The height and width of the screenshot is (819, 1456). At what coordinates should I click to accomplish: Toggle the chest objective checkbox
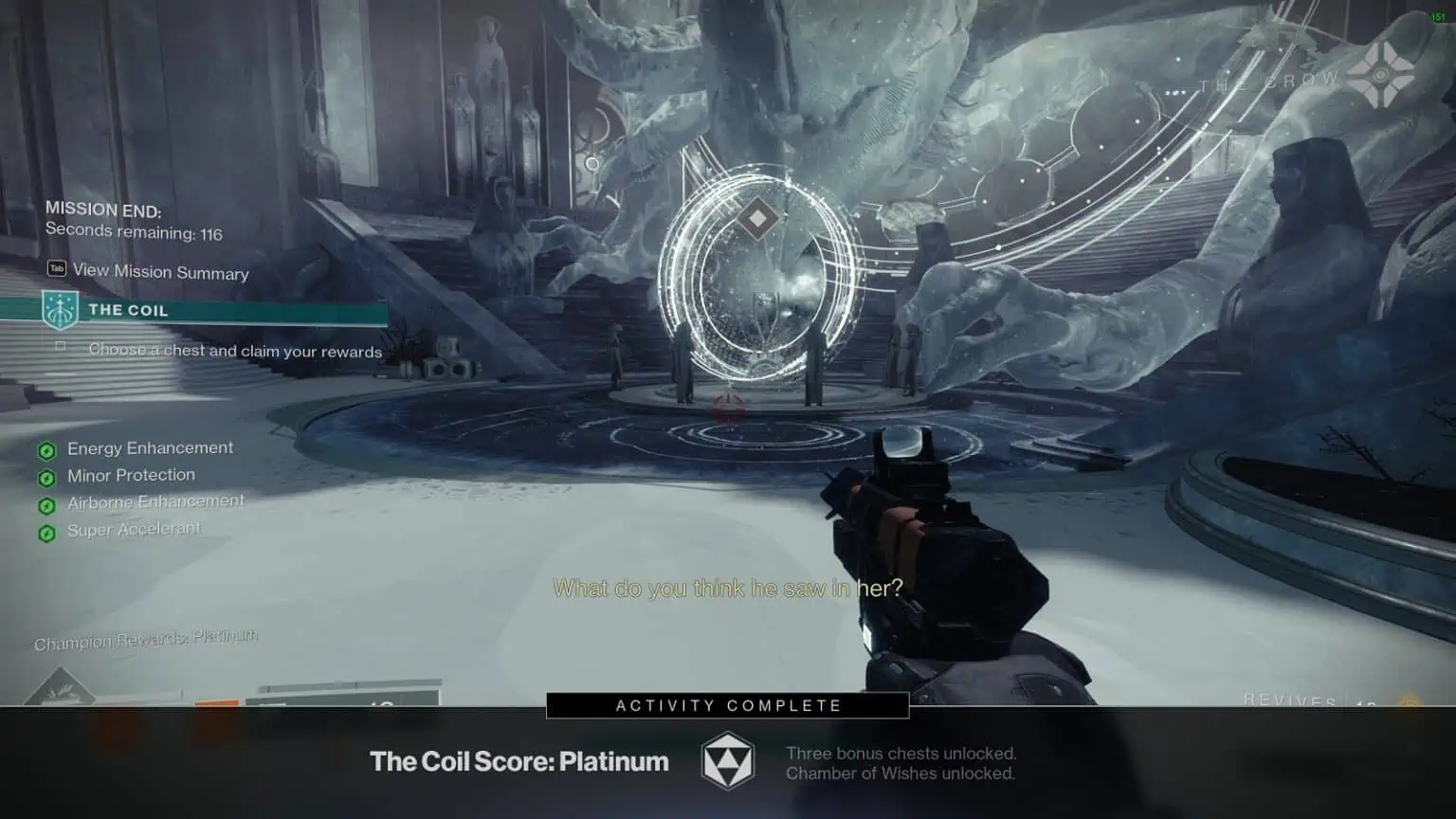click(61, 347)
